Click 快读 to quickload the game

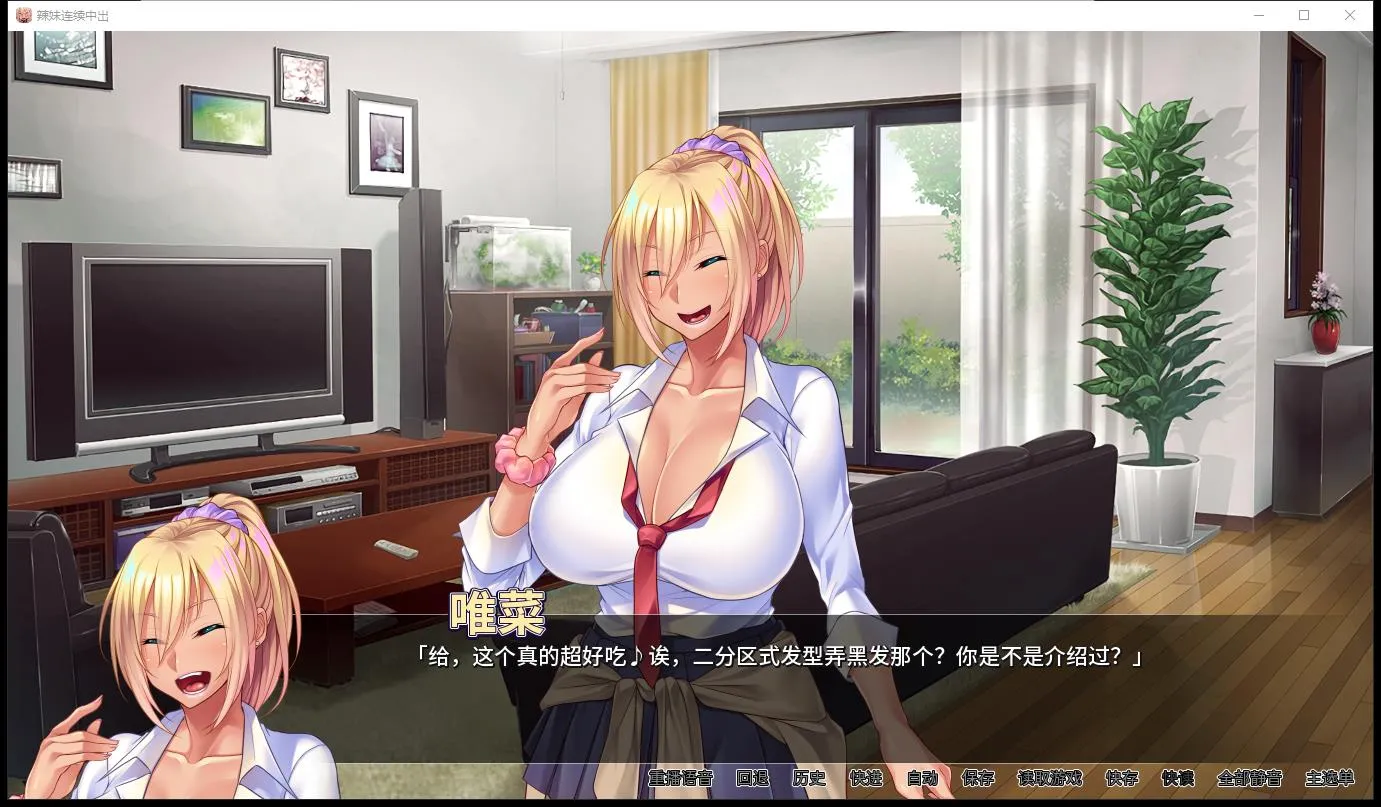click(1178, 779)
